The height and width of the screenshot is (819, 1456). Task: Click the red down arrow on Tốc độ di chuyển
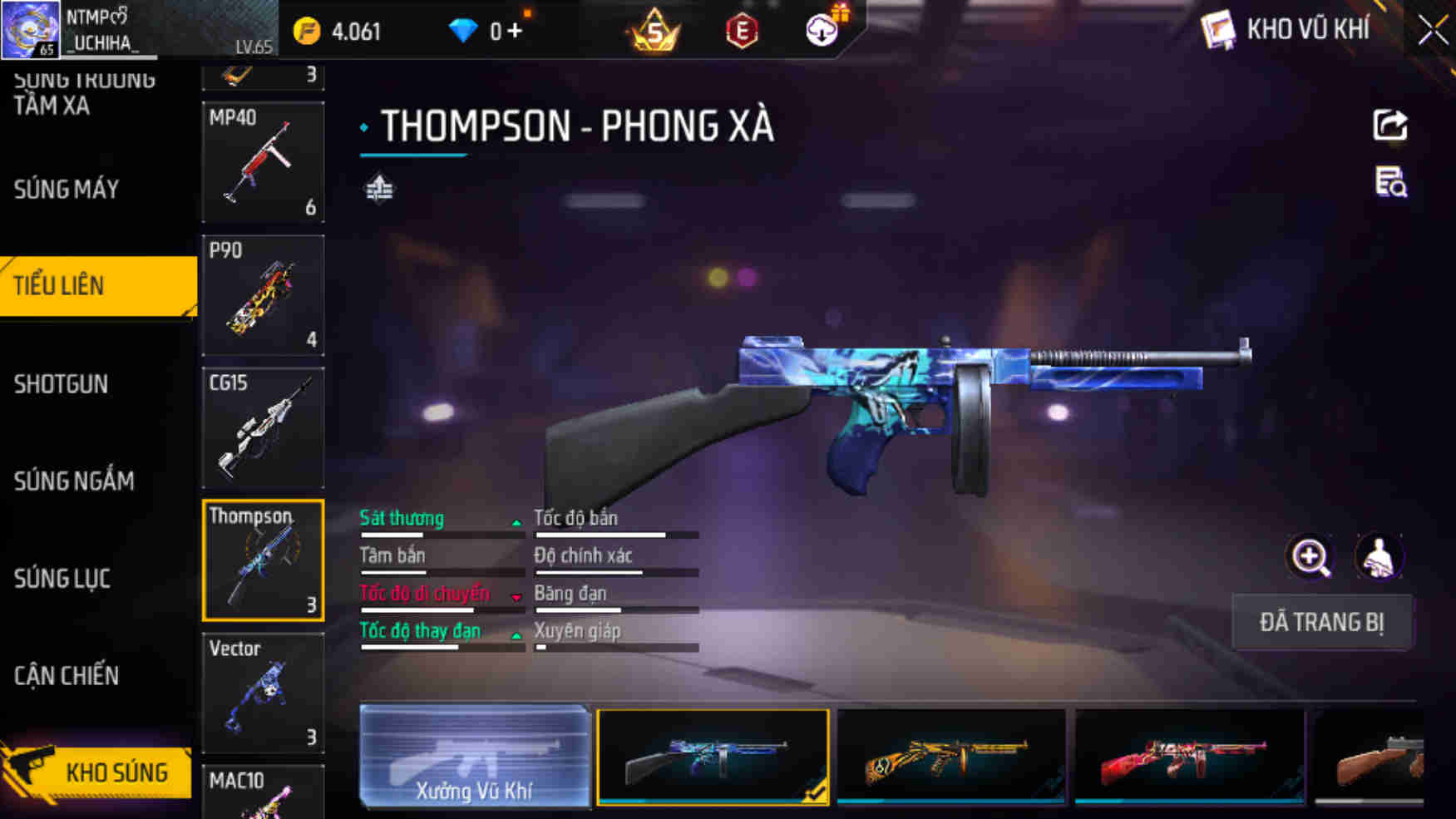(516, 597)
